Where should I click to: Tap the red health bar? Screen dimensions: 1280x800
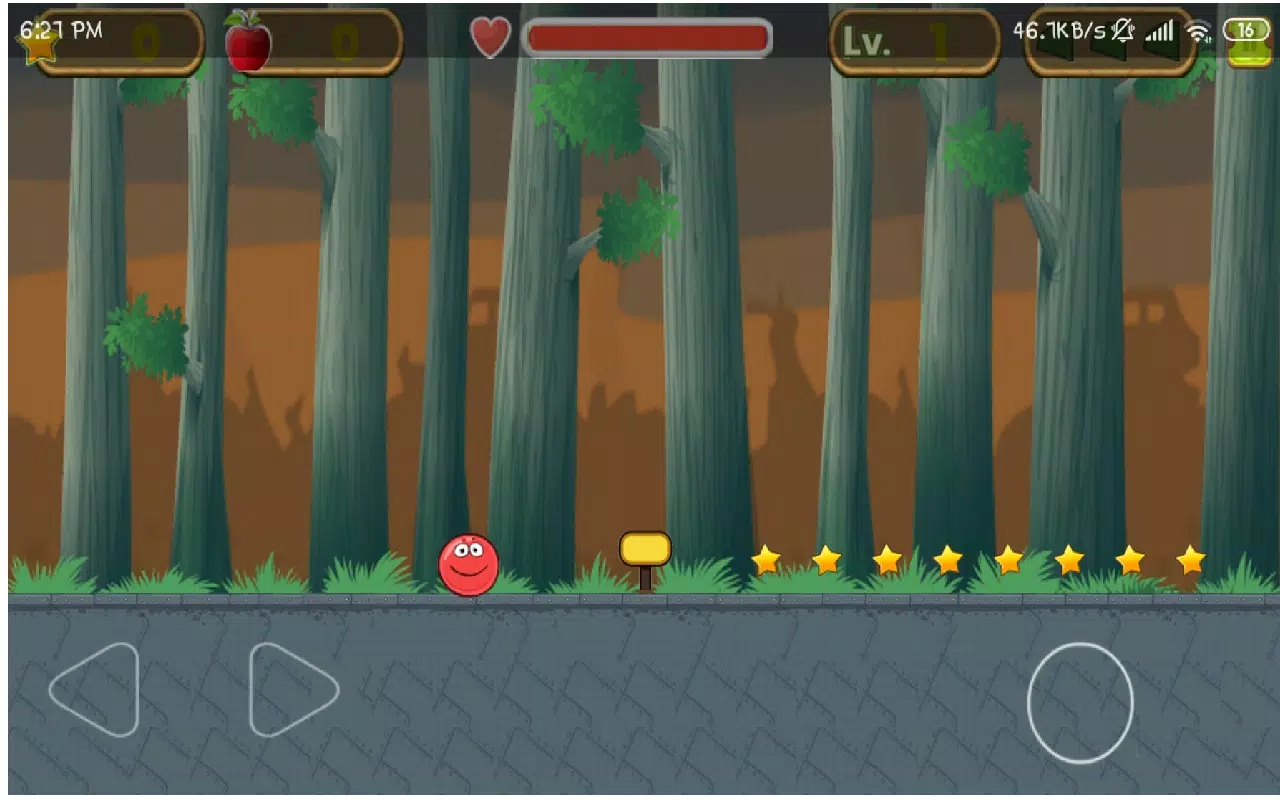648,37
